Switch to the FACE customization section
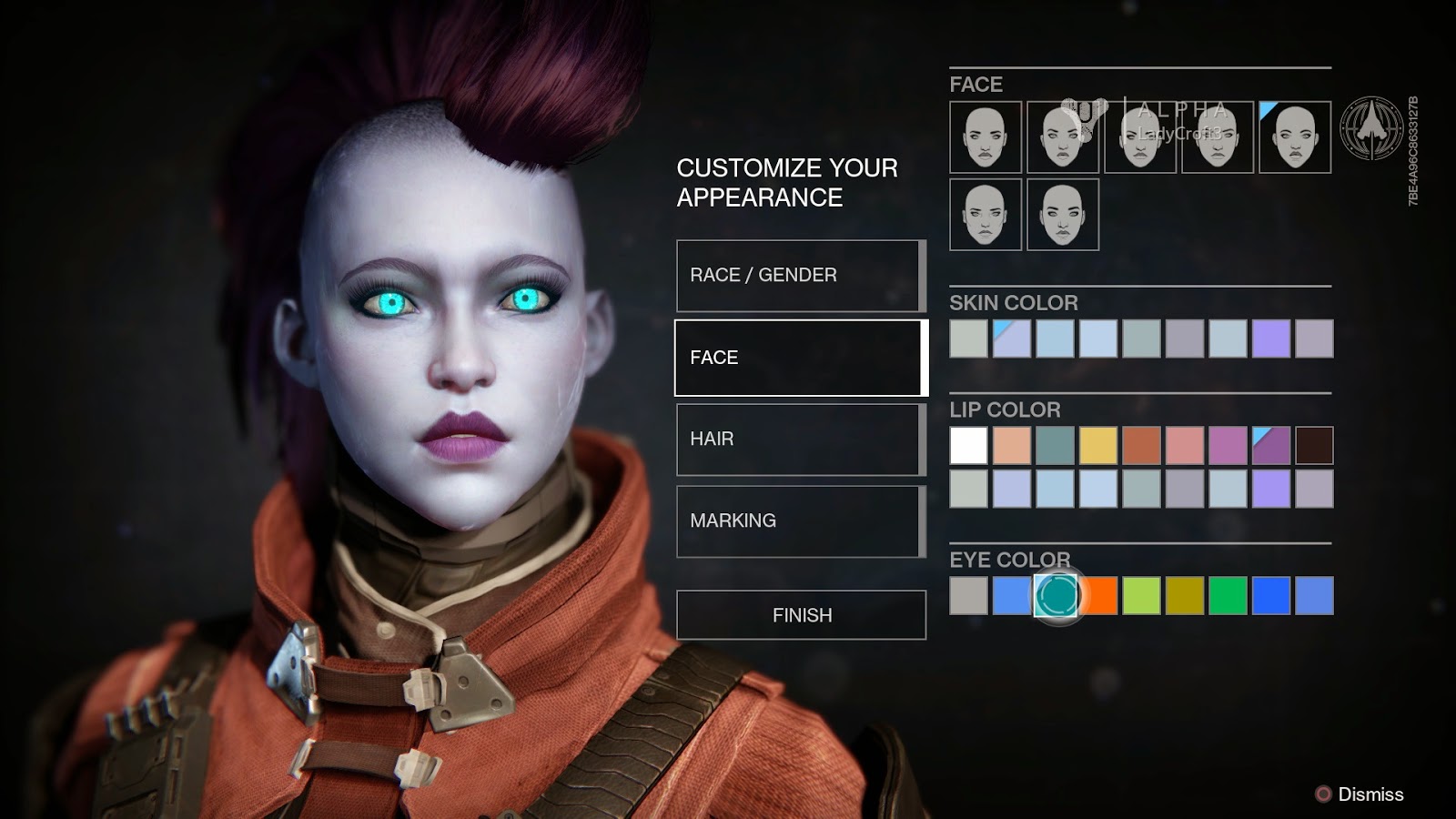Screen dimensions: 1456x819 coord(799,358)
